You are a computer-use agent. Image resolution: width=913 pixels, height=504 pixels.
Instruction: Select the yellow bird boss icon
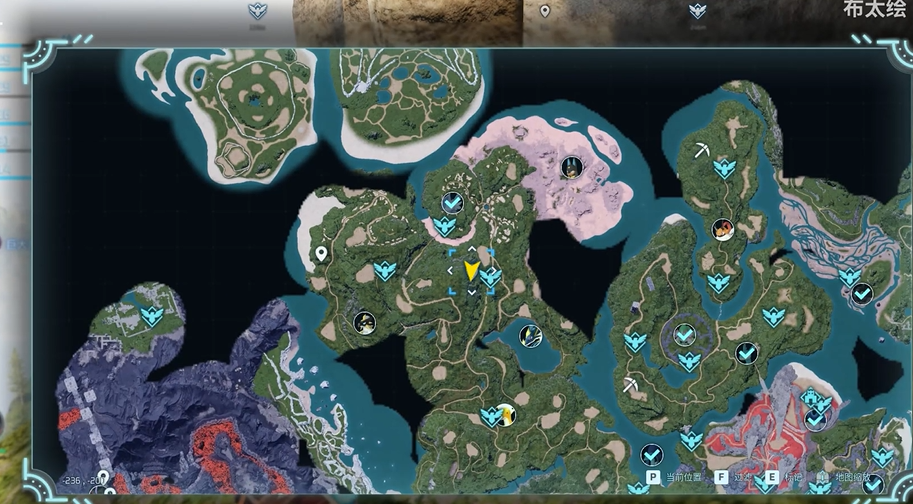click(x=506, y=413)
